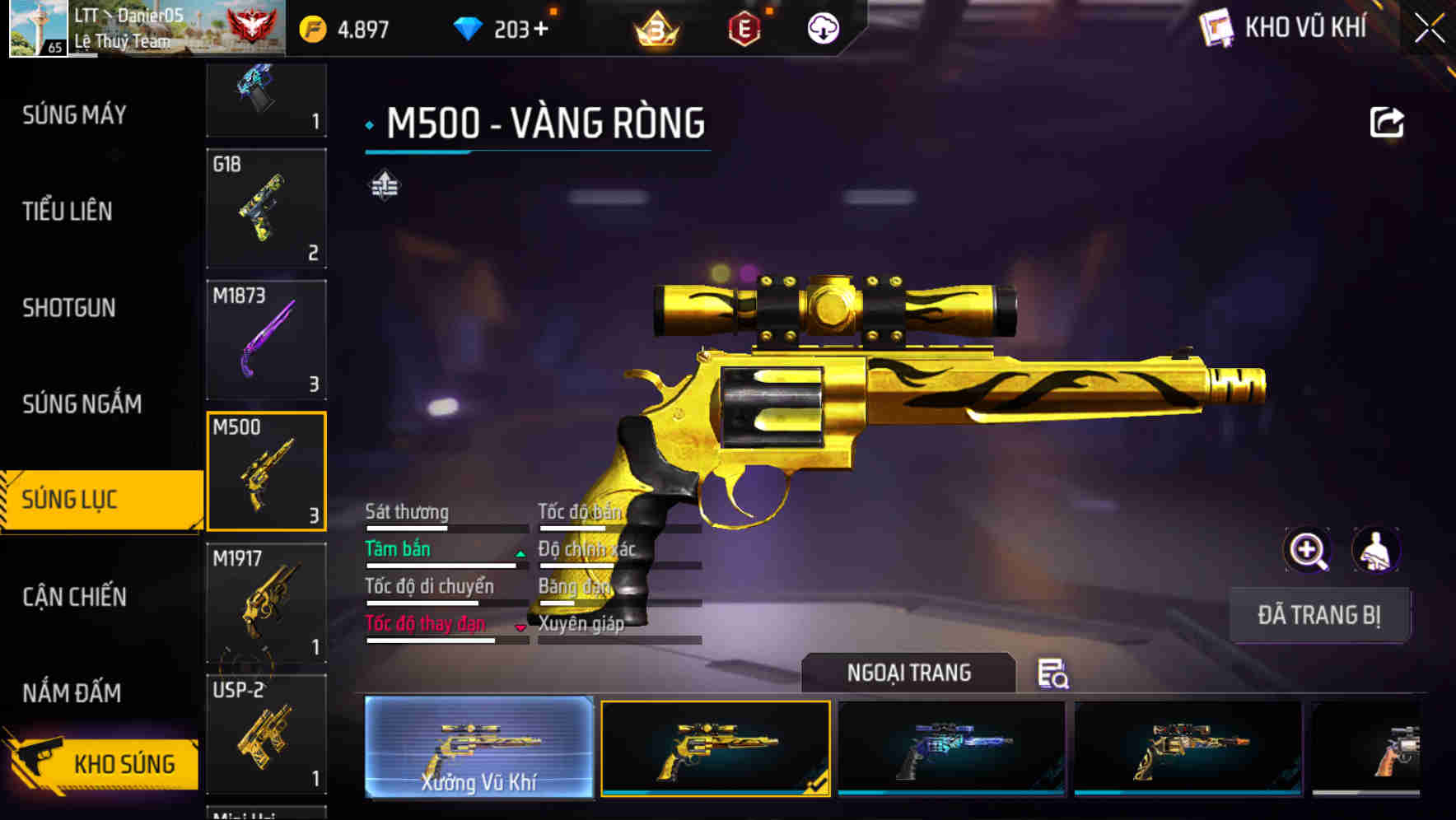This screenshot has height=820, width=1456.
Task: Open the cloud download icon in the top bar
Action: [x=822, y=27]
